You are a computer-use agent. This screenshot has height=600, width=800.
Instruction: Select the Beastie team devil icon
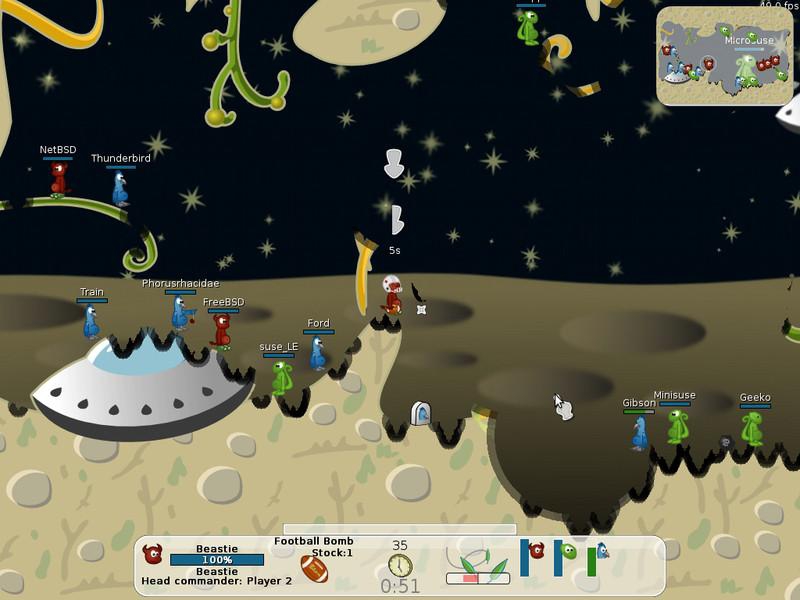pyautogui.click(x=153, y=553)
